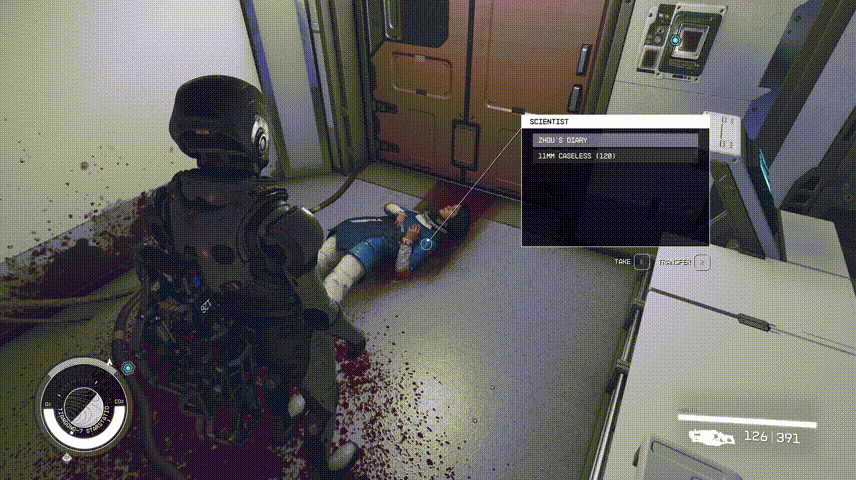Take the 11MM Caseless ammo row
Viewport: 856px width, 480px height.
[x=614, y=156]
